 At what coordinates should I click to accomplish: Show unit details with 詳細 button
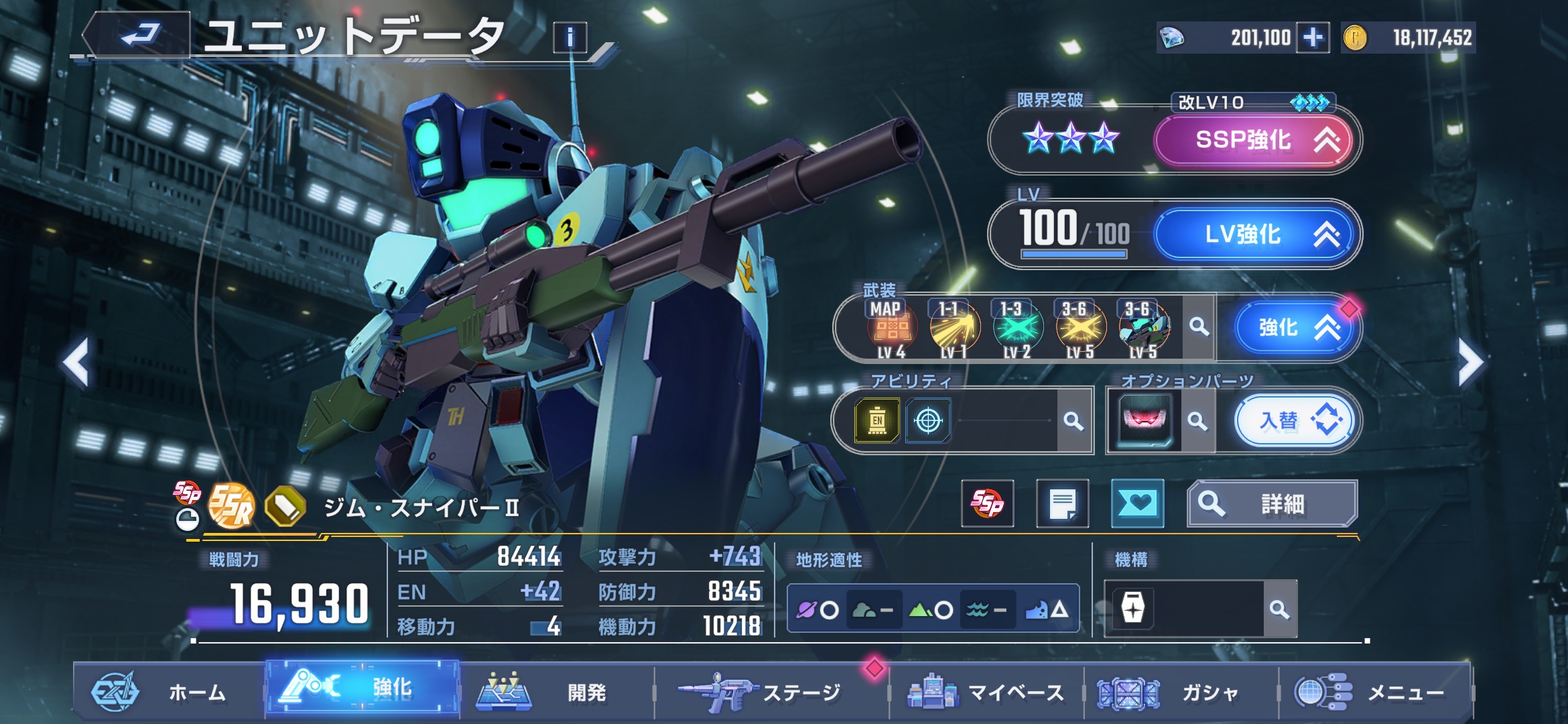pyautogui.click(x=1272, y=503)
